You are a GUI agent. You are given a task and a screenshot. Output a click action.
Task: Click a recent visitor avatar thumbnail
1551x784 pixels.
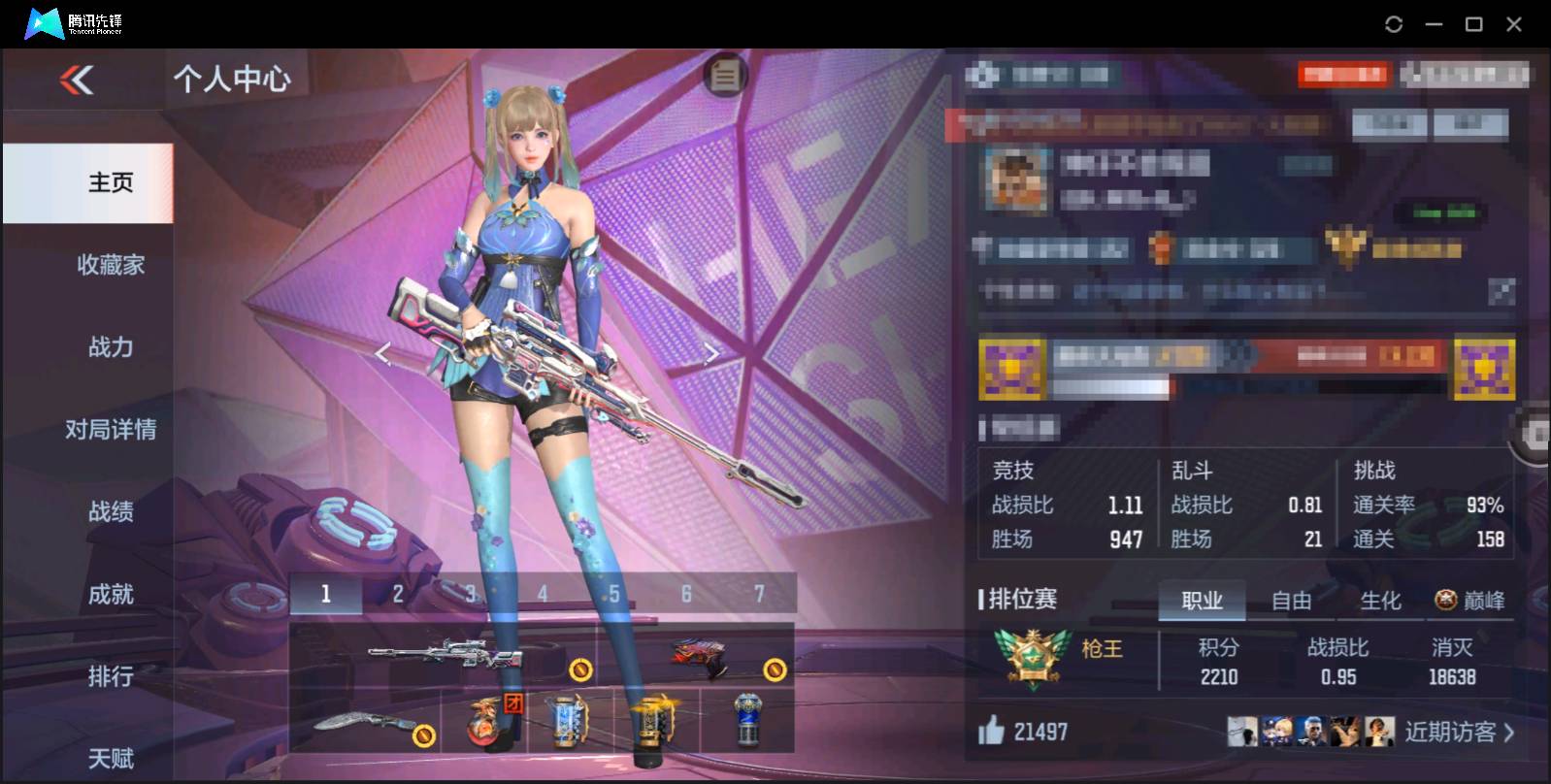point(1243,733)
